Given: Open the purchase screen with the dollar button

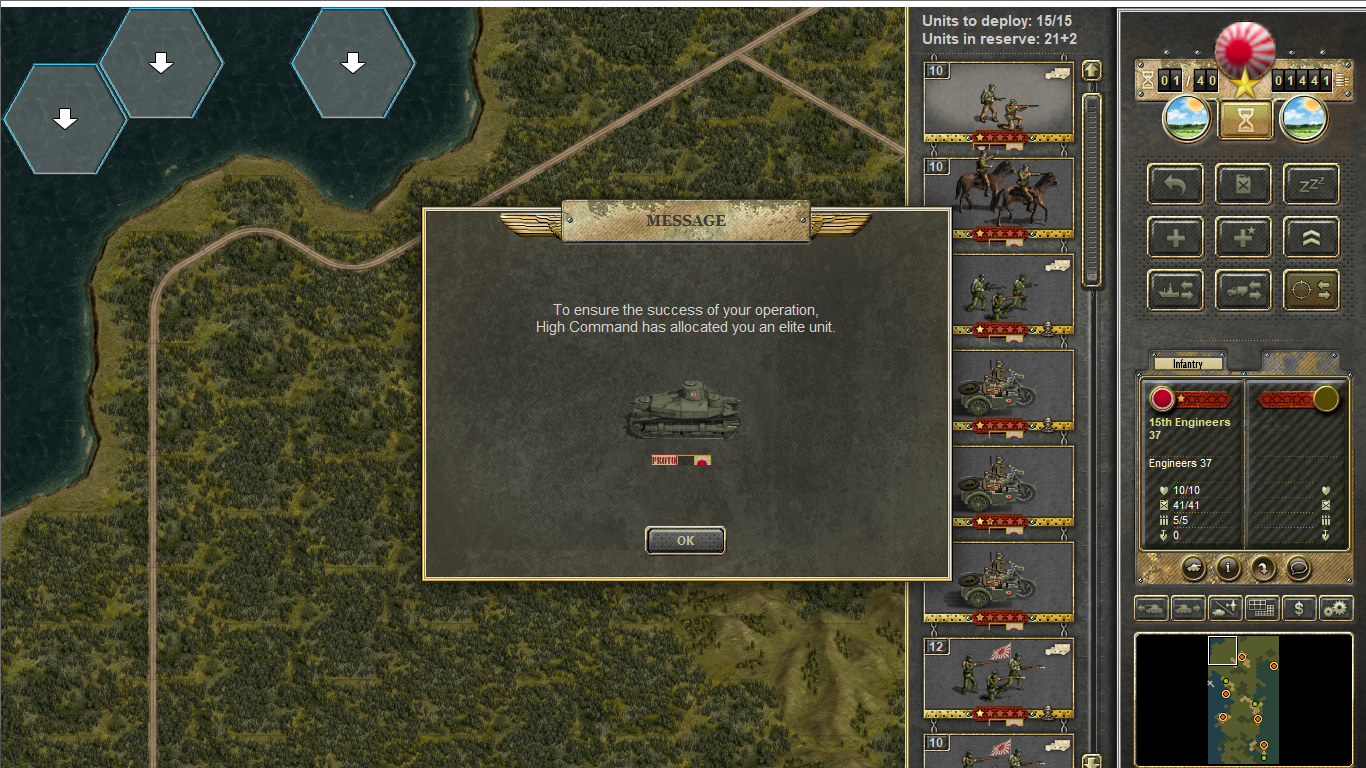Looking at the screenshot, I should coord(1298,608).
